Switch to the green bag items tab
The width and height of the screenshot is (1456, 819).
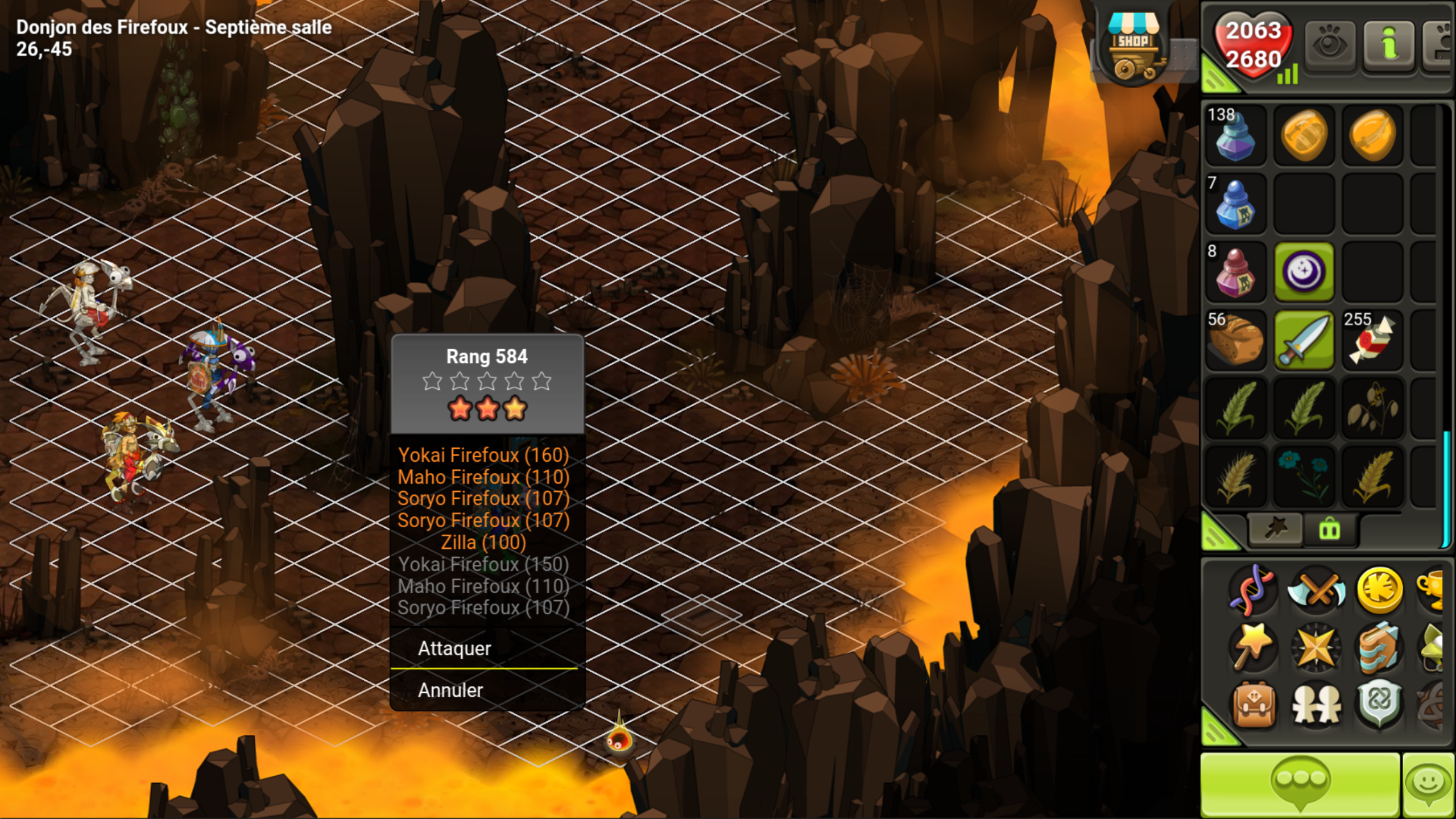pos(1329,530)
